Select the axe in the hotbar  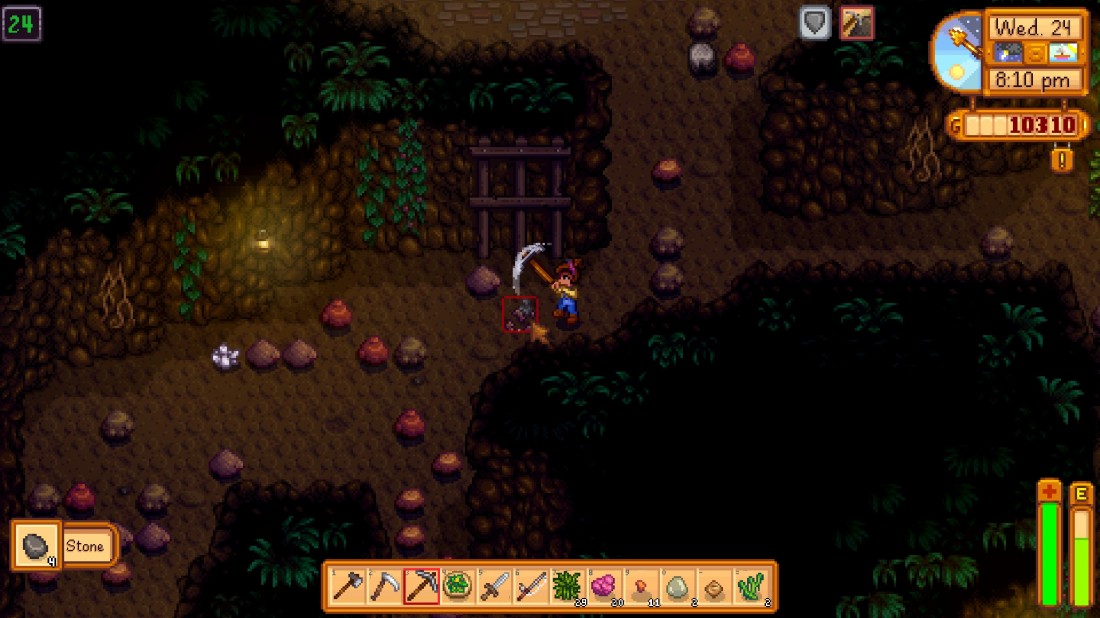[x=346, y=587]
